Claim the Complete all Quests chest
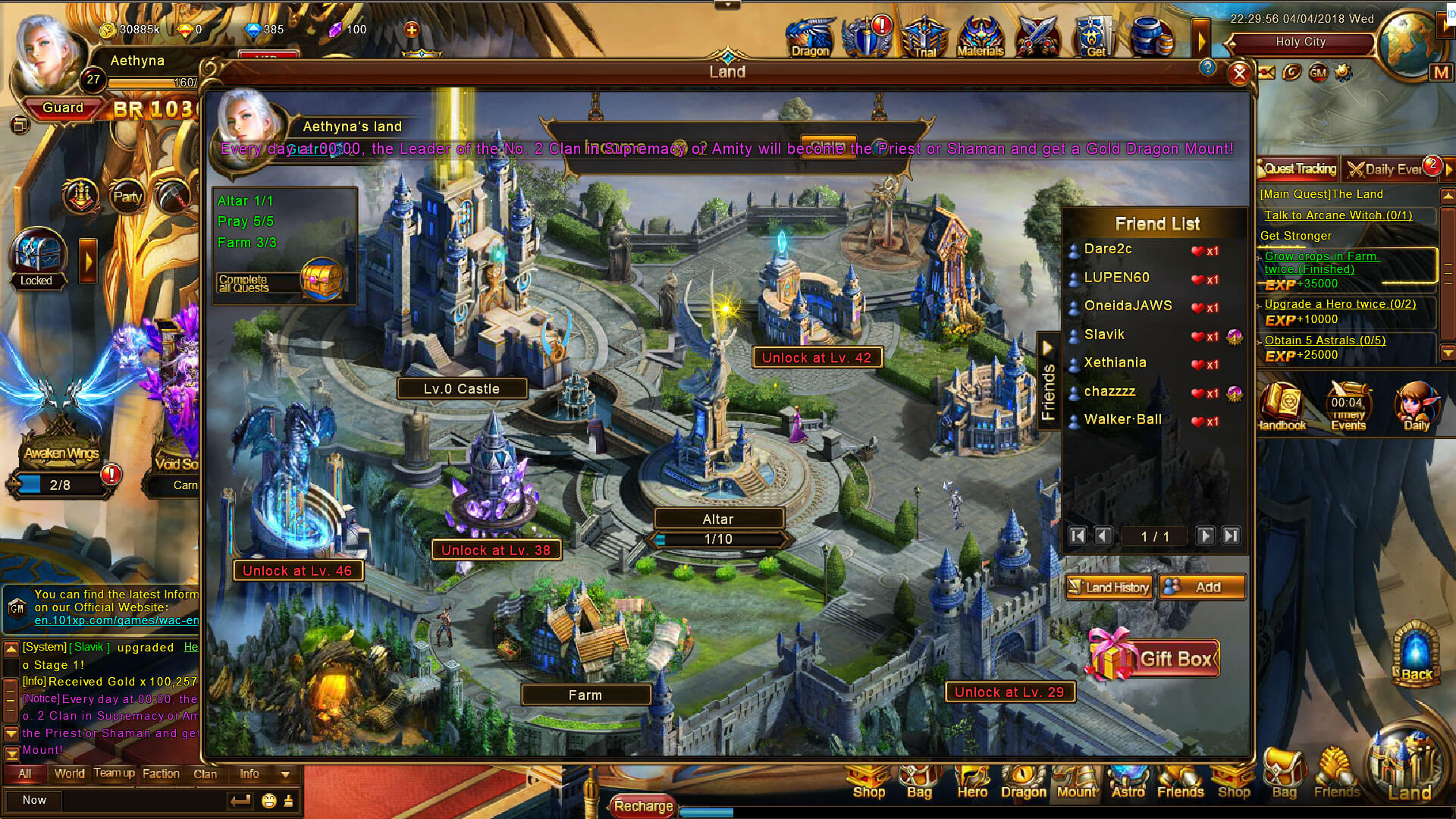This screenshot has width=1456, height=819. pos(322,279)
